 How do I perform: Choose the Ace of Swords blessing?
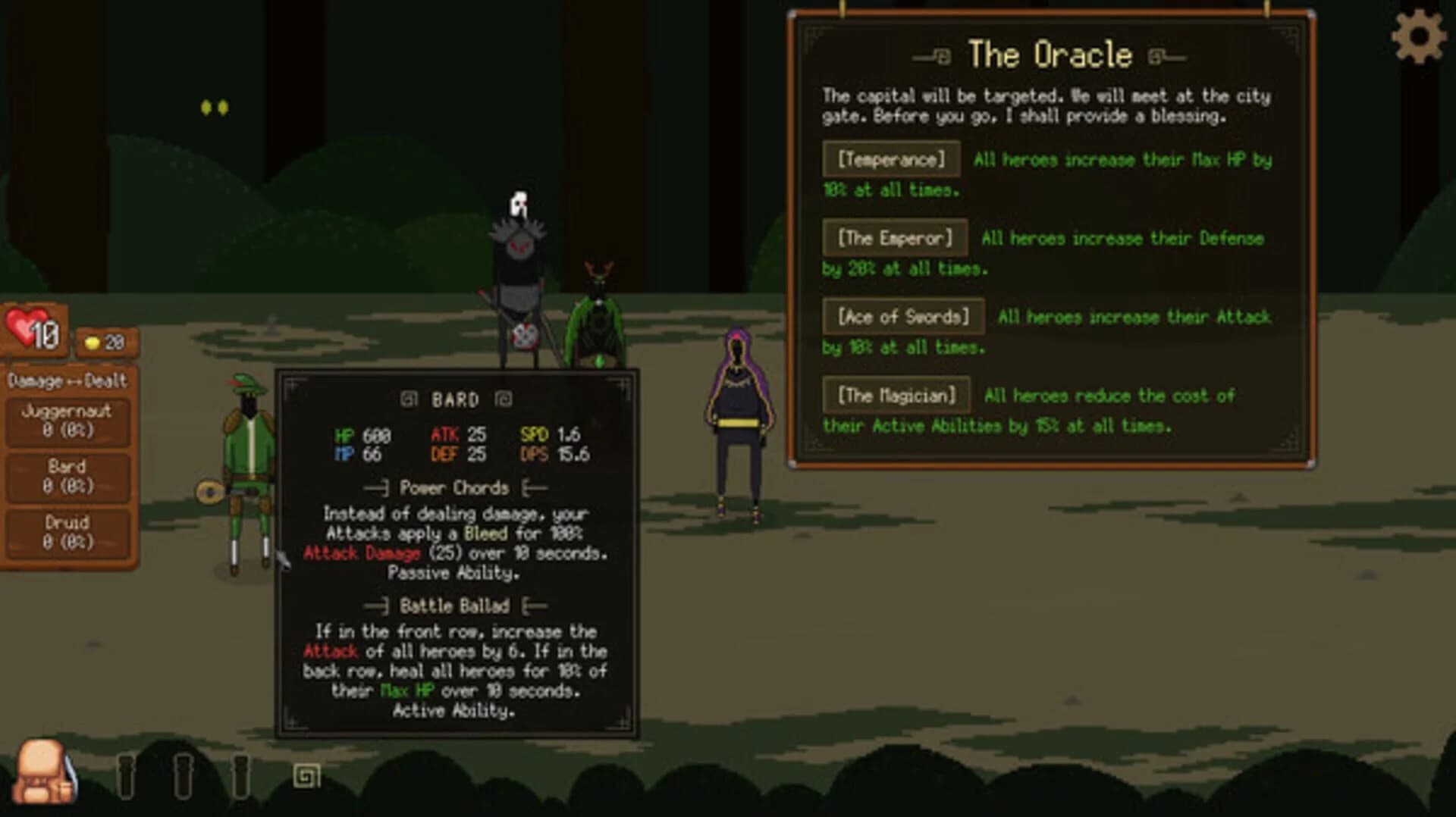[903, 317]
